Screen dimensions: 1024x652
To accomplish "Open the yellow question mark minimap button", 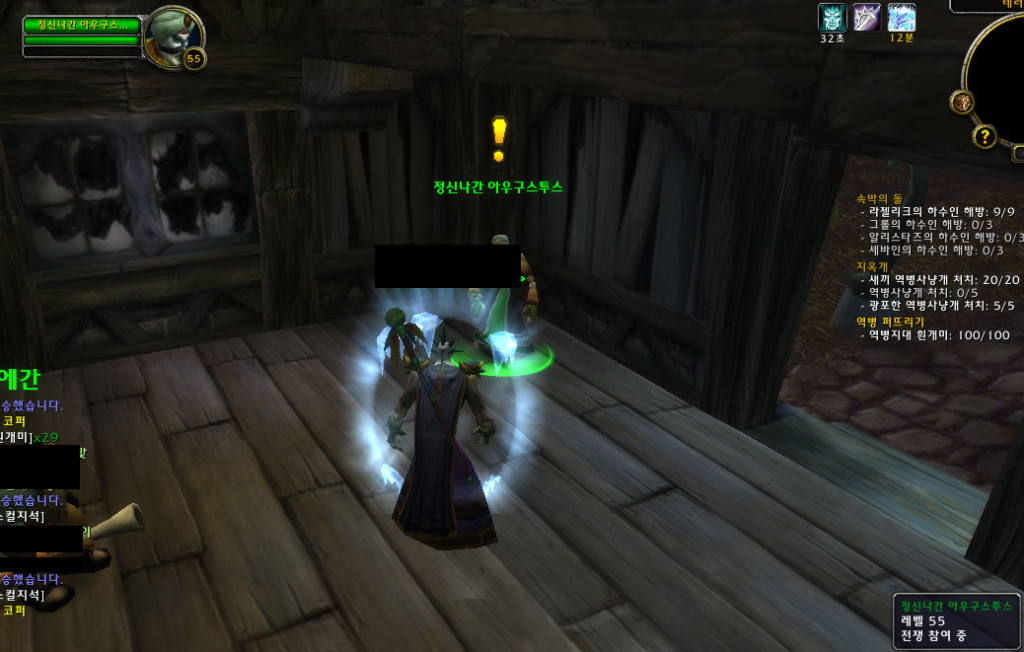I will (985, 136).
